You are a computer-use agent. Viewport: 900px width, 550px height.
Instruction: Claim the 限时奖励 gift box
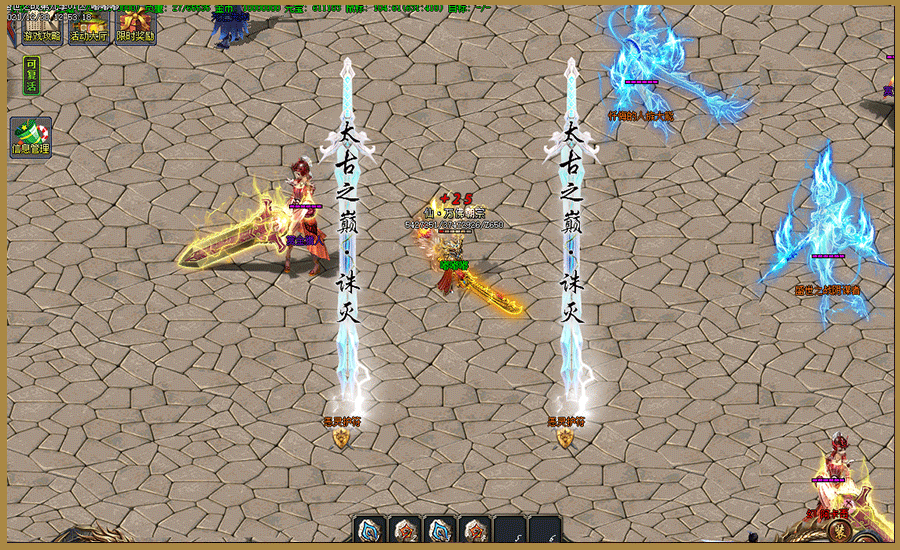135,28
